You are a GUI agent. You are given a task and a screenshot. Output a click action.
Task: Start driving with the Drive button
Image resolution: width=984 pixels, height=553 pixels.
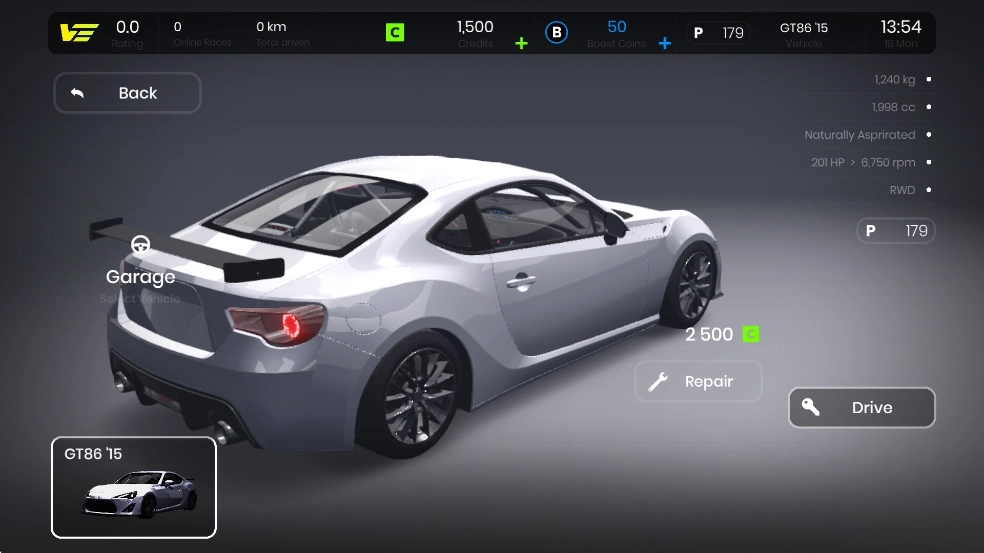[861, 408]
